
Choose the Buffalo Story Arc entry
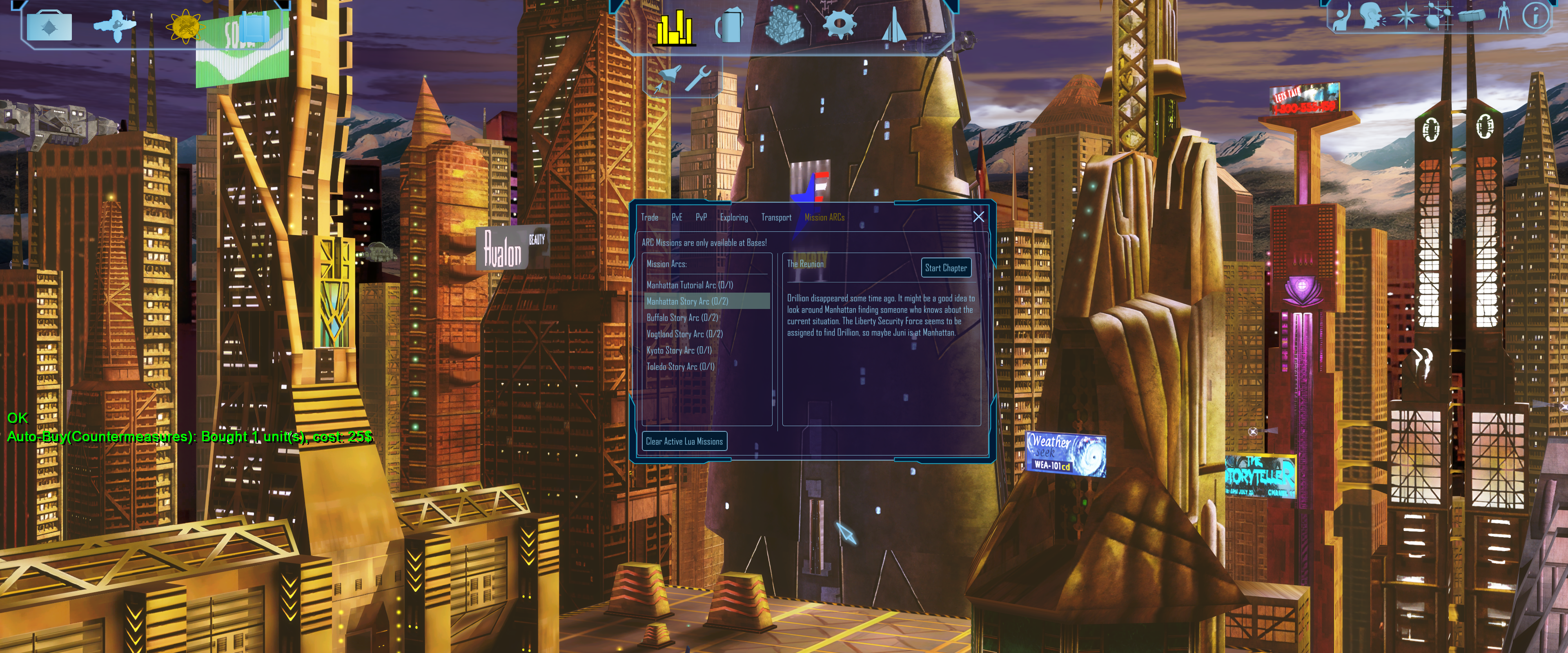pyautogui.click(x=682, y=318)
